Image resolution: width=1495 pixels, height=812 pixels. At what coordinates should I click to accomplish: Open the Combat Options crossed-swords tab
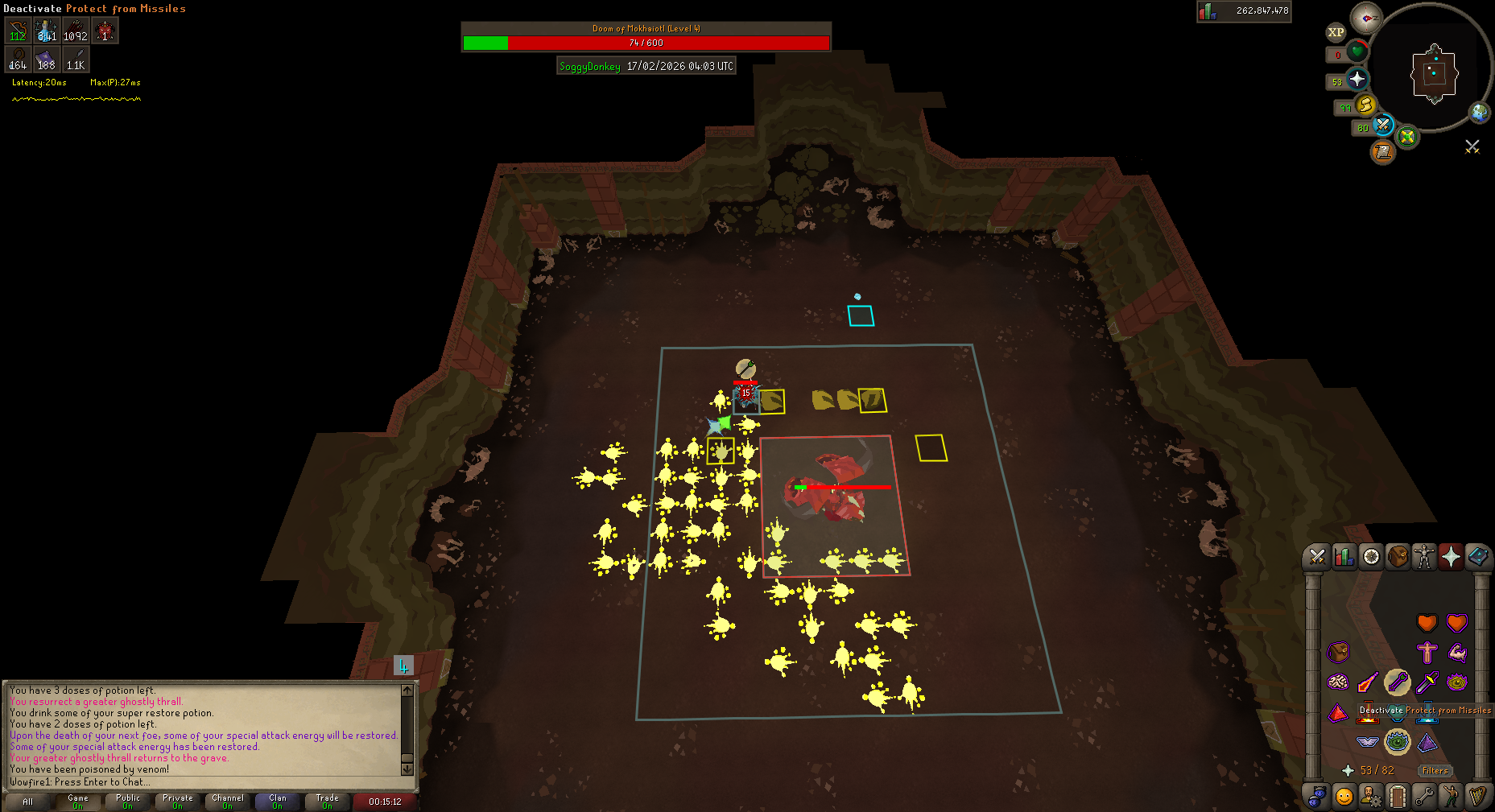tap(1317, 556)
